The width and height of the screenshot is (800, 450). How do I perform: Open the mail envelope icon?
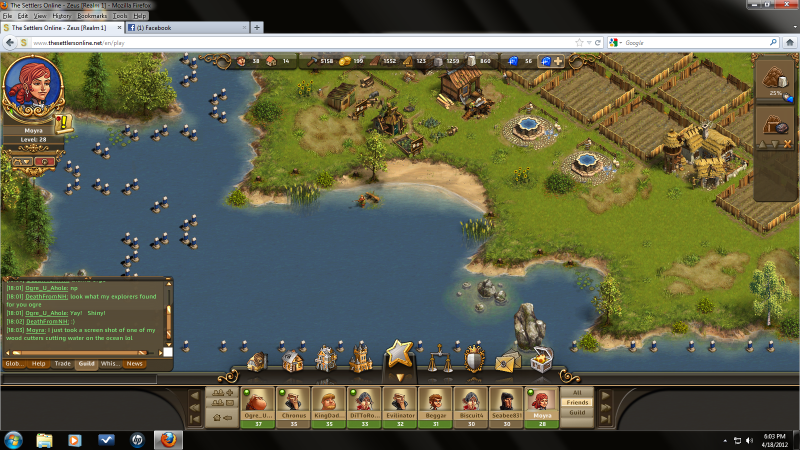pos(508,361)
